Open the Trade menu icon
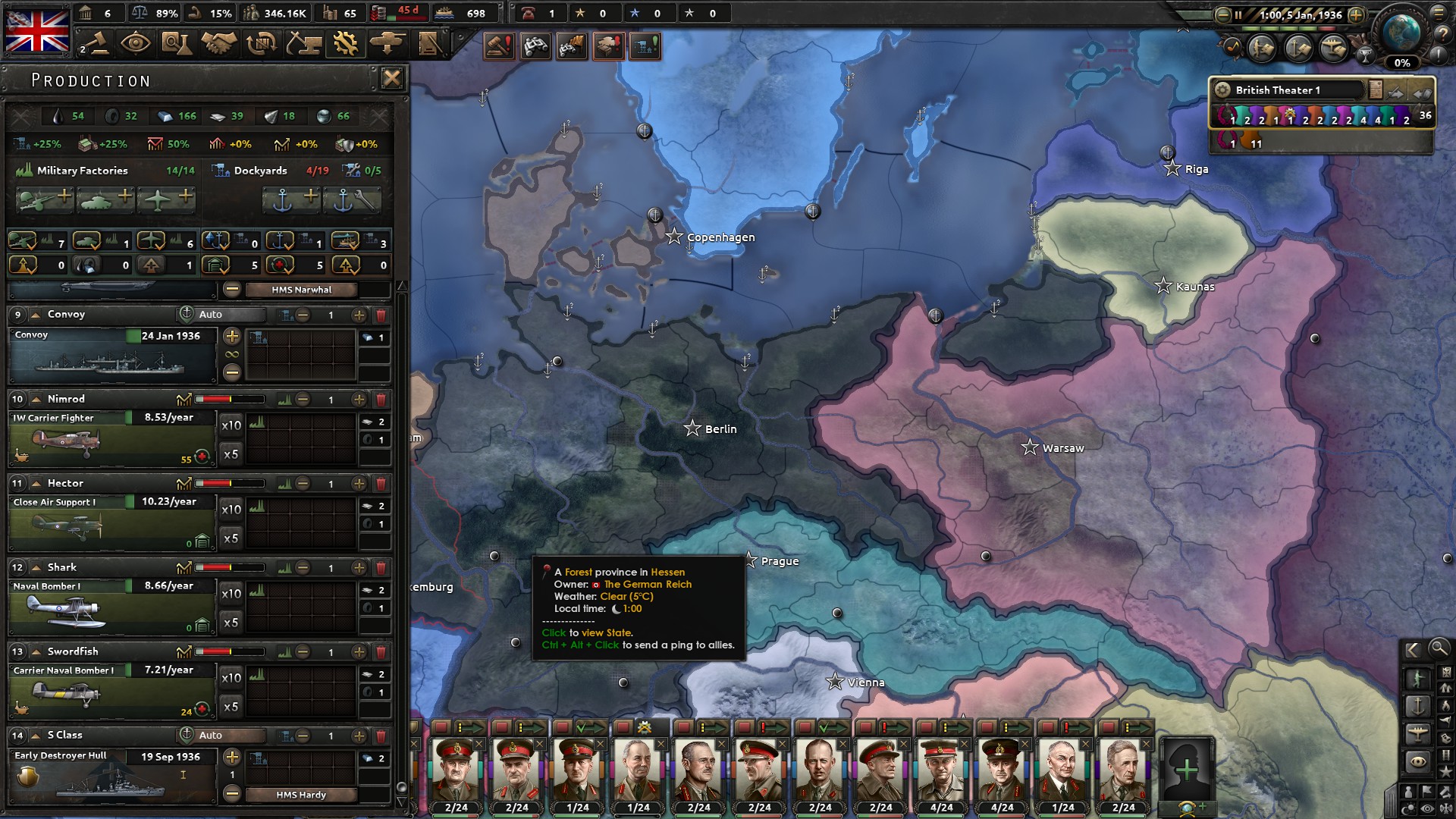The image size is (1456, 819). pos(260,44)
